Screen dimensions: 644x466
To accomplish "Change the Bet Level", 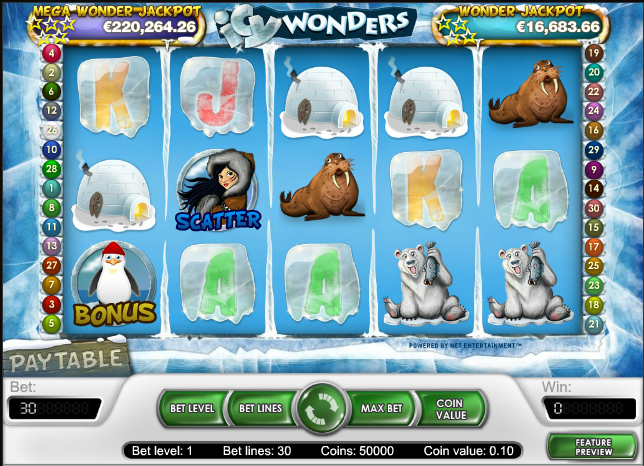I will [x=190, y=409].
